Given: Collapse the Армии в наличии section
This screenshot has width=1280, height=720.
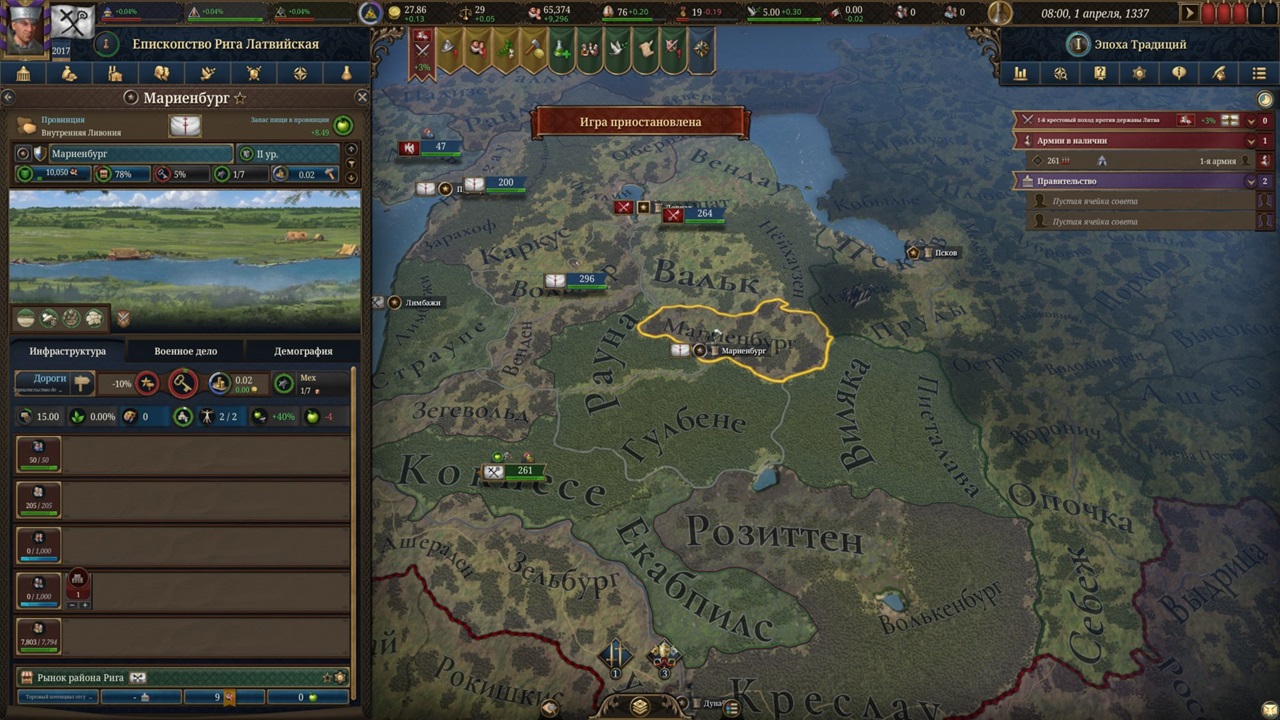Looking at the screenshot, I should point(1251,141).
